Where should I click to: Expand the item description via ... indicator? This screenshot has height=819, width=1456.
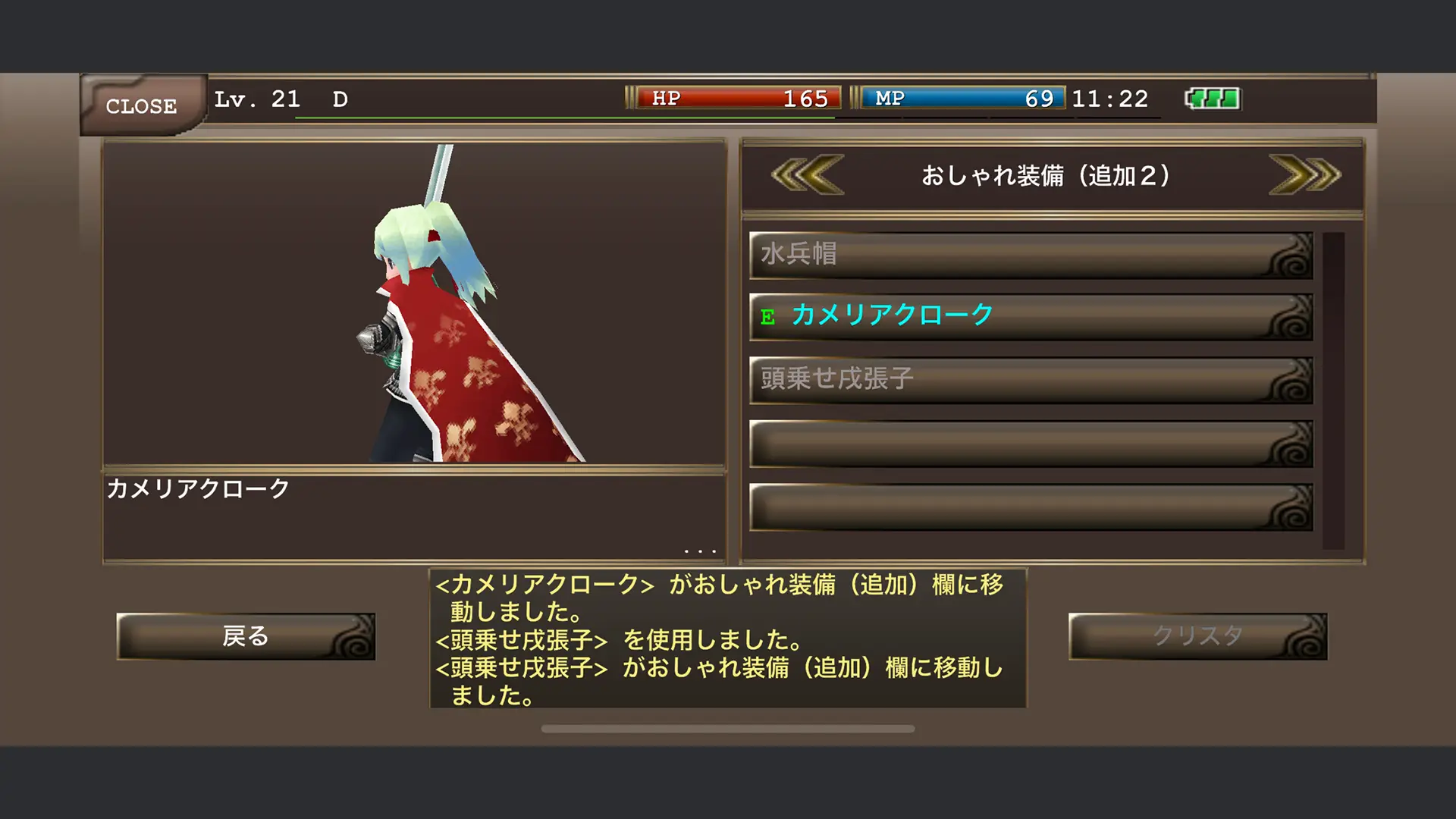(x=699, y=548)
